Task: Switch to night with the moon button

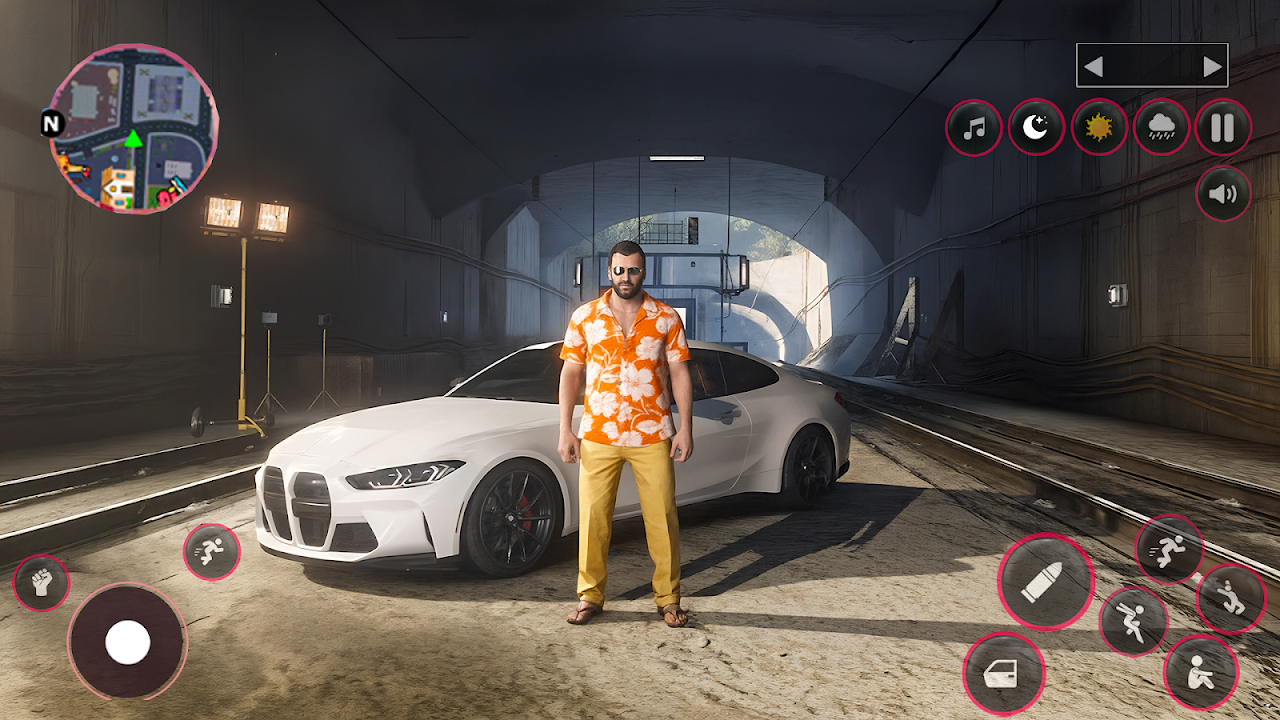Action: 1036,128
